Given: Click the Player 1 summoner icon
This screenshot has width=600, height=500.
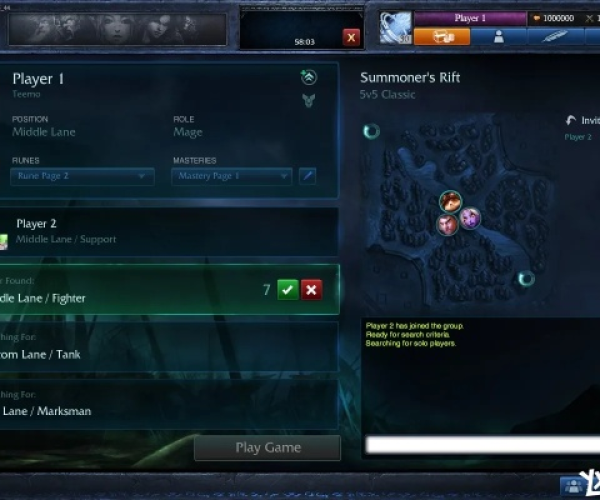Looking at the screenshot, I should pyautogui.click(x=394, y=29).
